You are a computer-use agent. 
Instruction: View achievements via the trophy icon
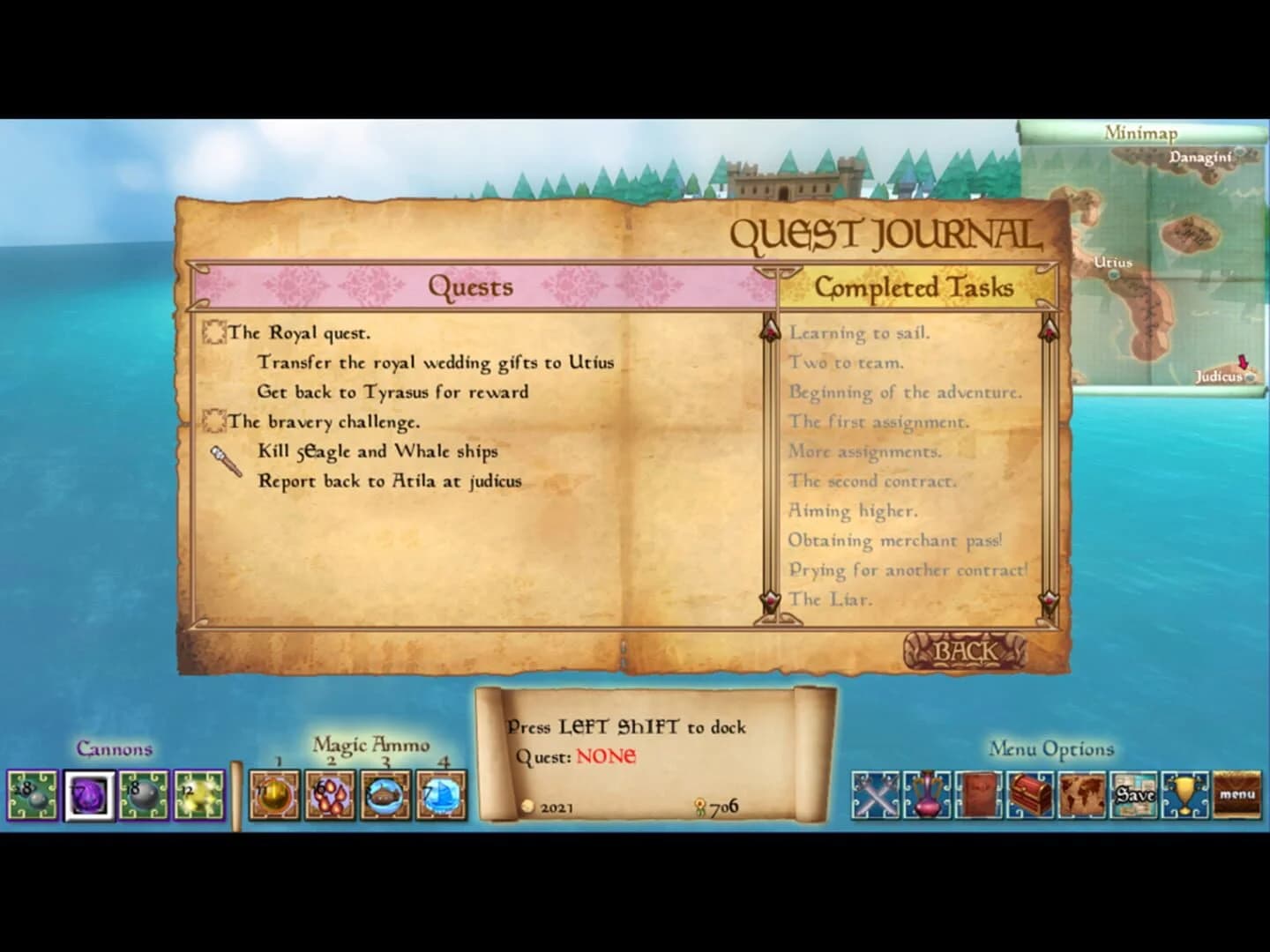pyautogui.click(x=1184, y=794)
